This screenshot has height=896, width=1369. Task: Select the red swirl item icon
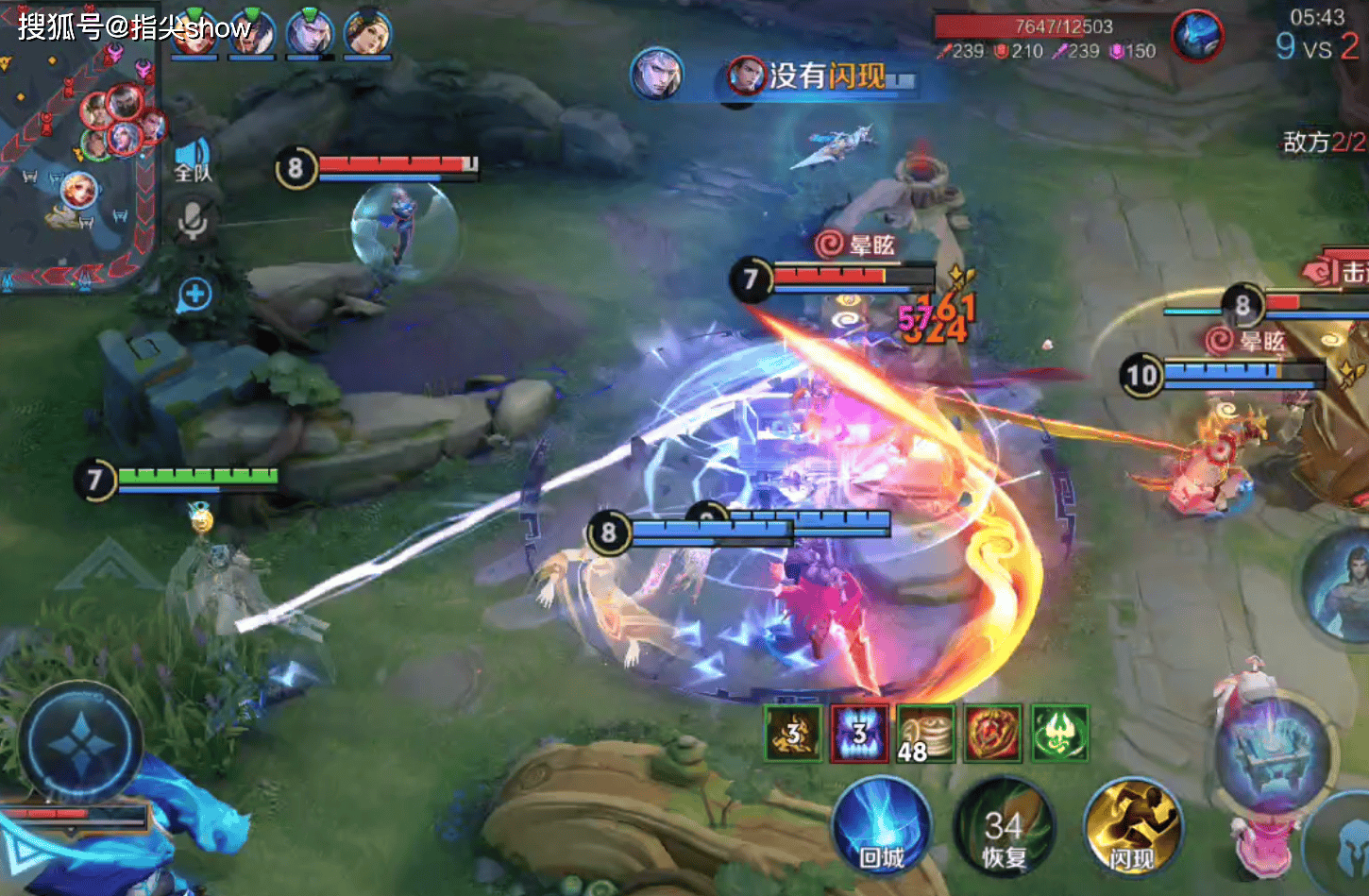pos(992,733)
